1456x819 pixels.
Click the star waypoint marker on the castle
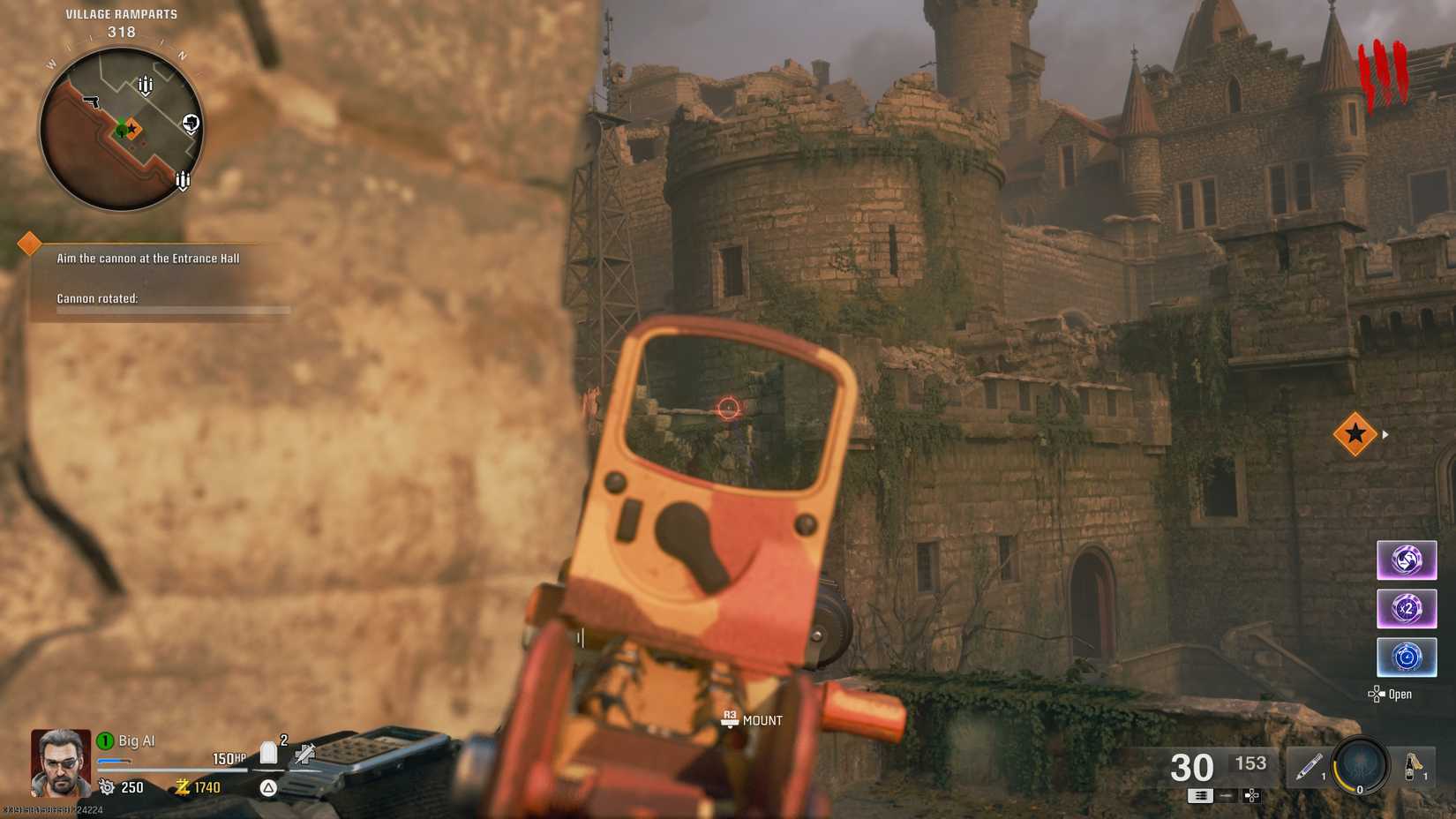[1355, 433]
